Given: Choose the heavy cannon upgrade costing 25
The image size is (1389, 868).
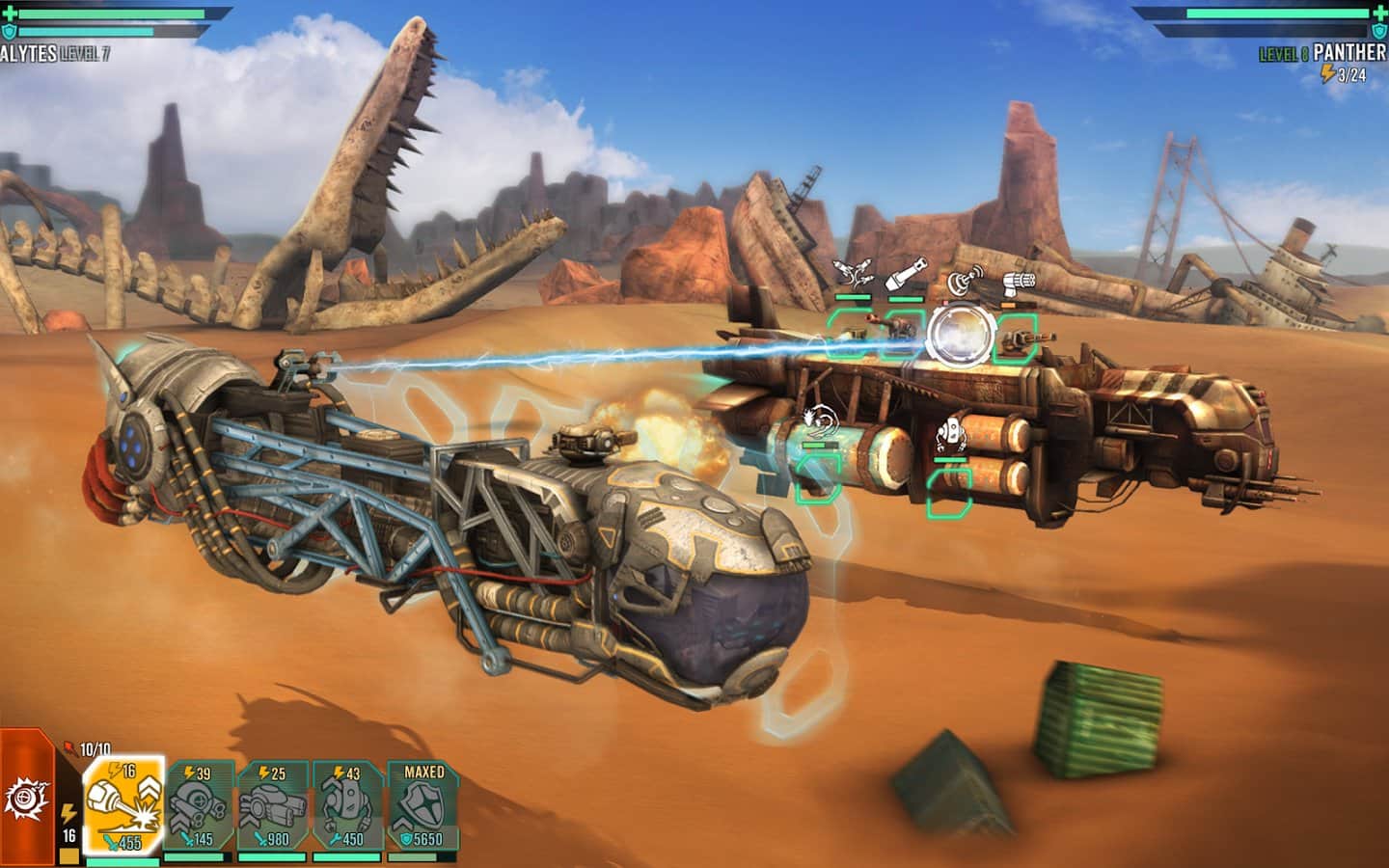Looking at the screenshot, I should (x=273, y=805).
